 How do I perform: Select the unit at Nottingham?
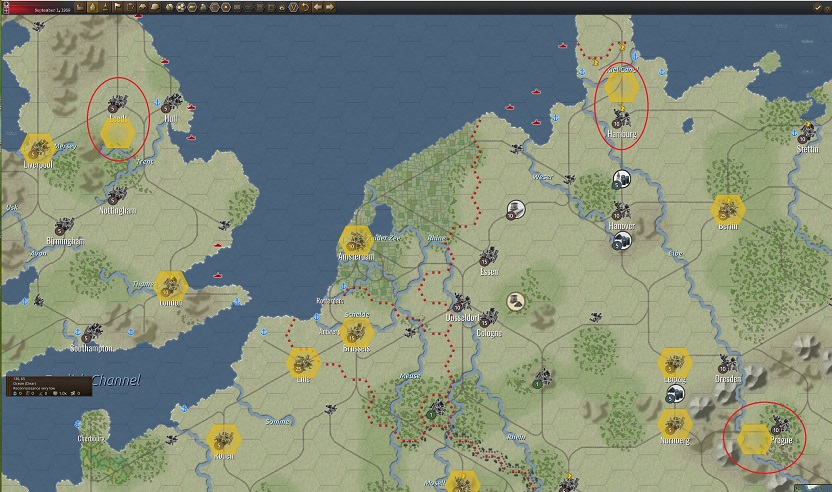[117, 196]
